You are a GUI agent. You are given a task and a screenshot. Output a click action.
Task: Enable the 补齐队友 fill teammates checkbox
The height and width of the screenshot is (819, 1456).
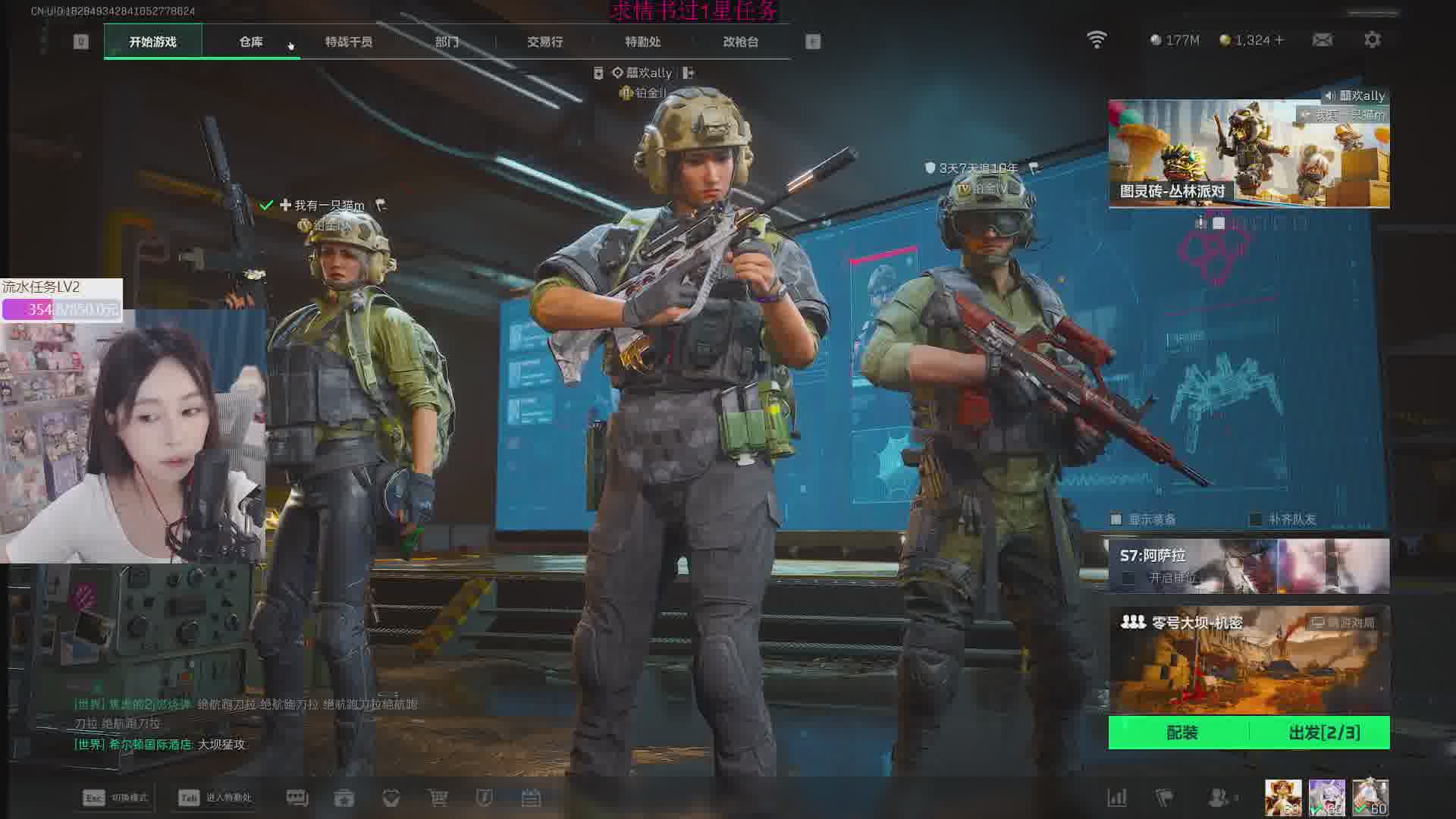click(1256, 519)
